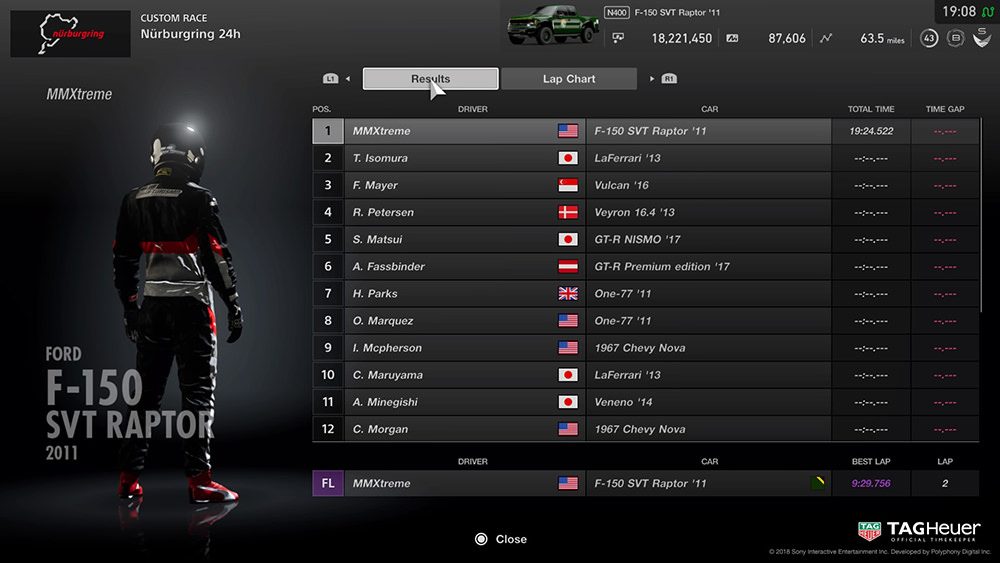The height and width of the screenshot is (563, 1000).
Task: Select MMXtreme's first place row
Action: click(645, 131)
